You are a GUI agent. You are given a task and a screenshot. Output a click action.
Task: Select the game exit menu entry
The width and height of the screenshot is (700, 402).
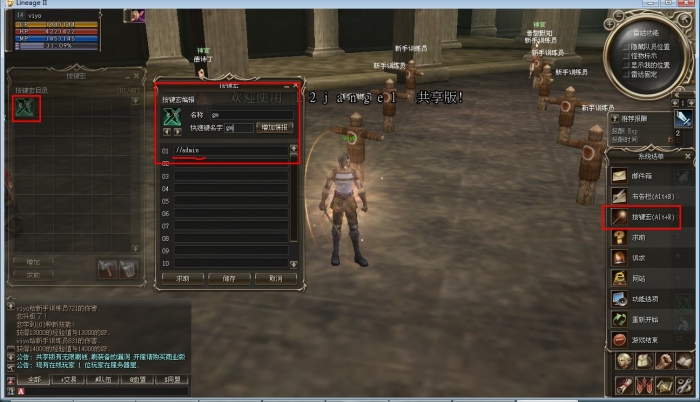pos(646,340)
